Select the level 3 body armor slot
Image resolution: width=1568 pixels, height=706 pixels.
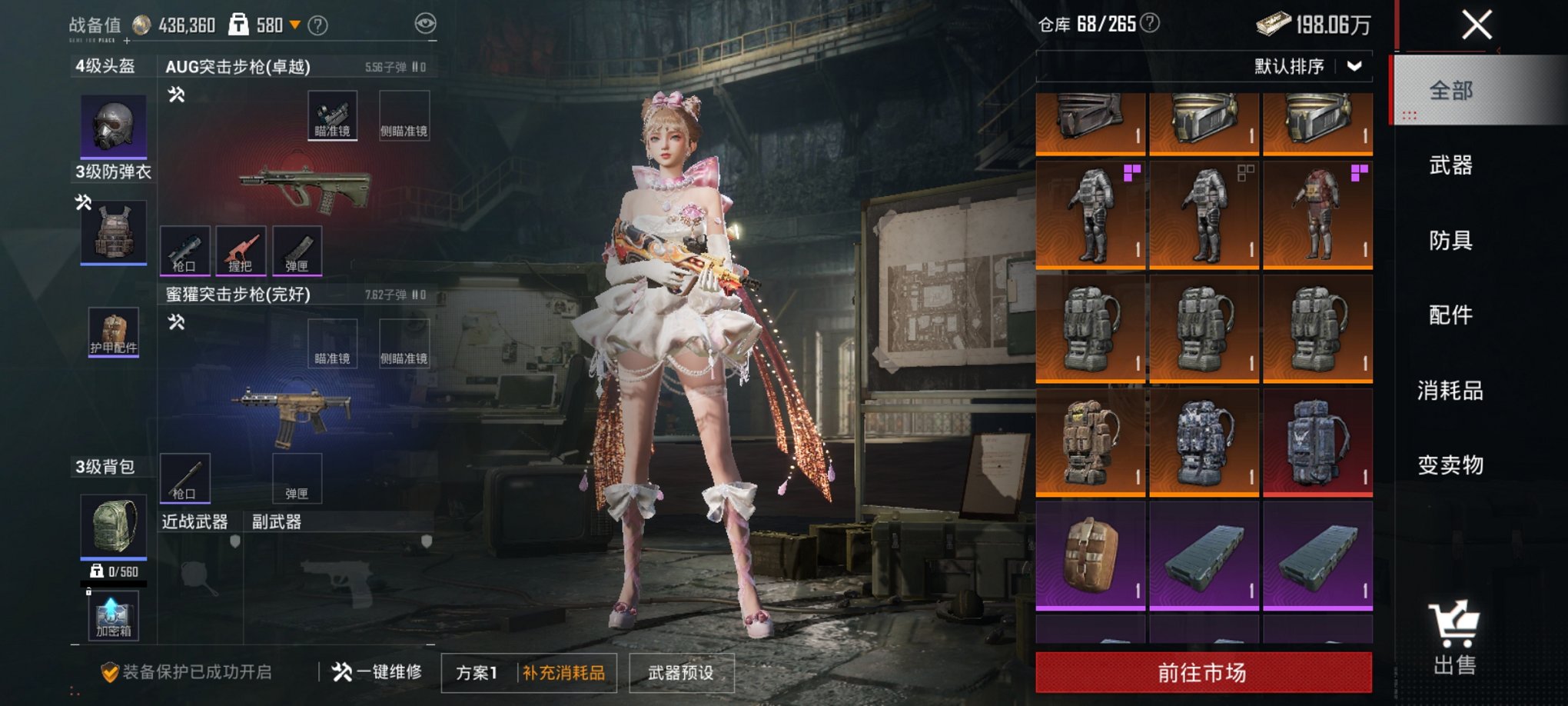(x=114, y=232)
